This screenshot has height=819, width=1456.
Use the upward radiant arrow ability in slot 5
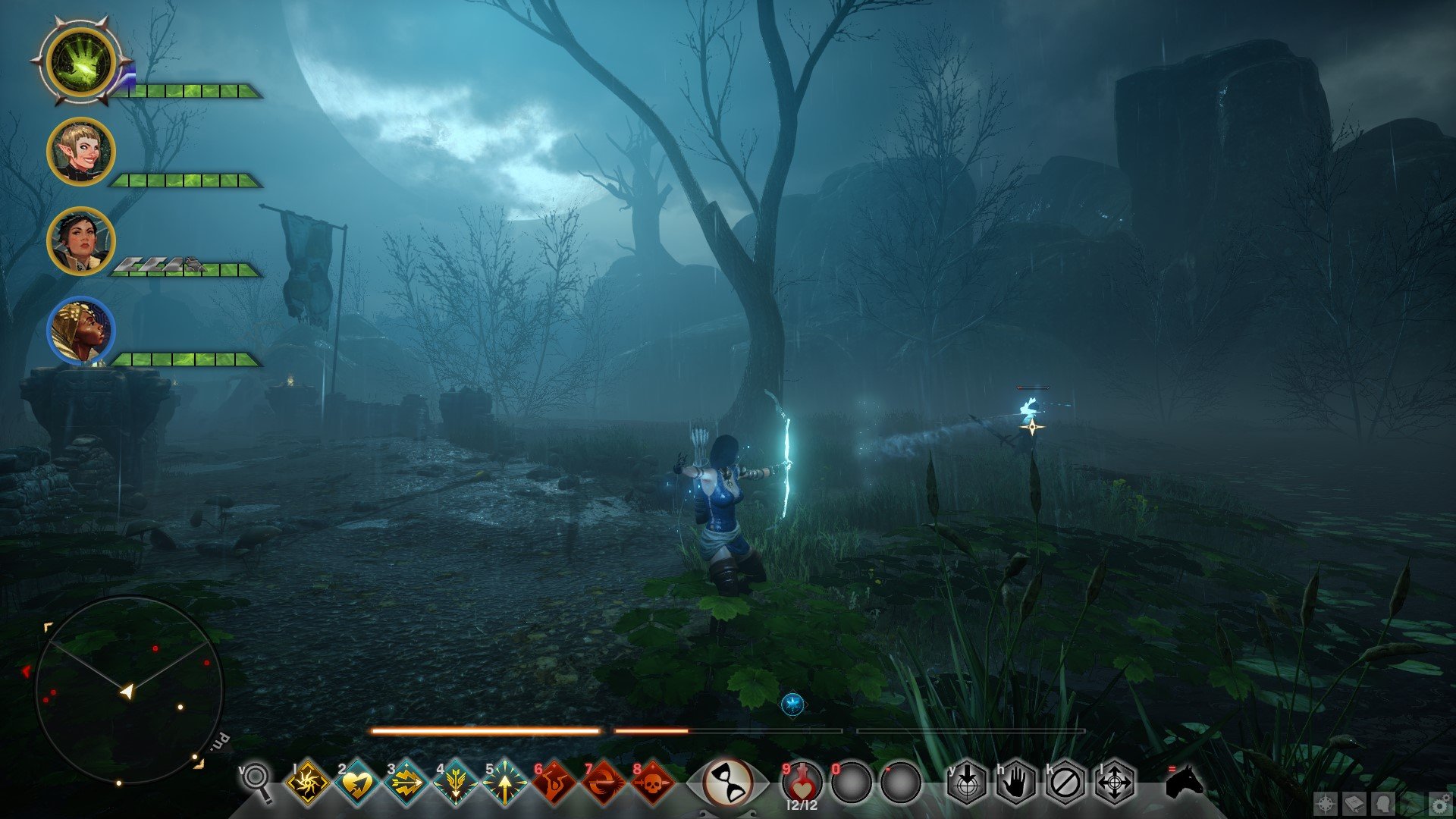[x=504, y=782]
